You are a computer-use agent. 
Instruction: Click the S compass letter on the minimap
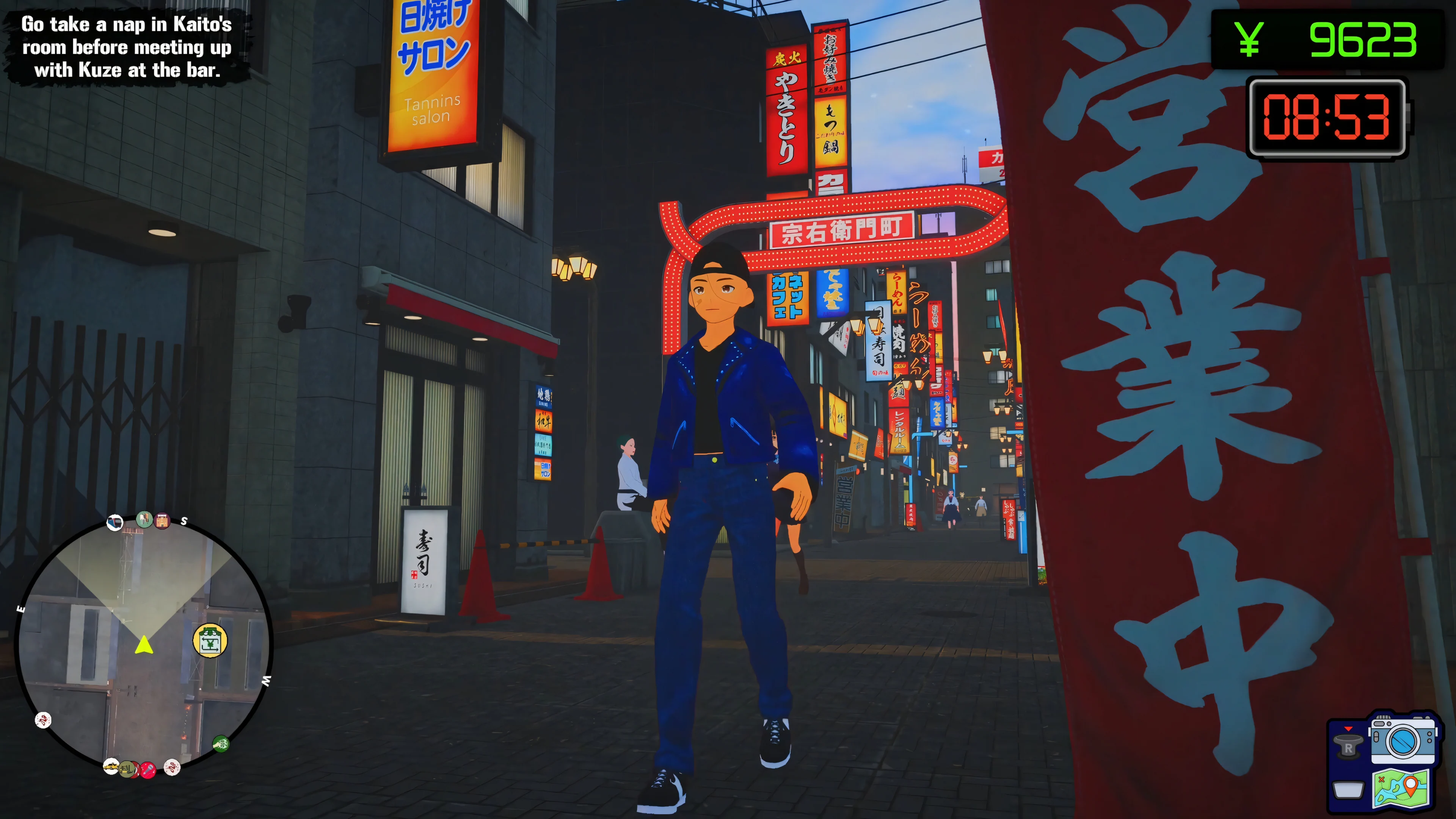[x=184, y=521]
